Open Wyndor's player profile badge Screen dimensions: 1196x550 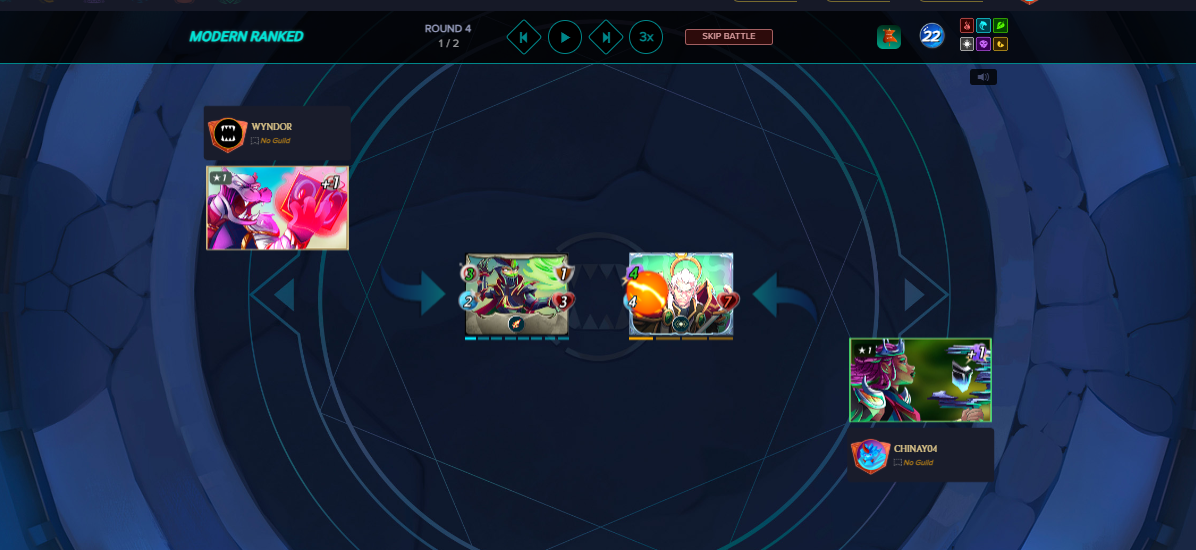tap(227, 134)
